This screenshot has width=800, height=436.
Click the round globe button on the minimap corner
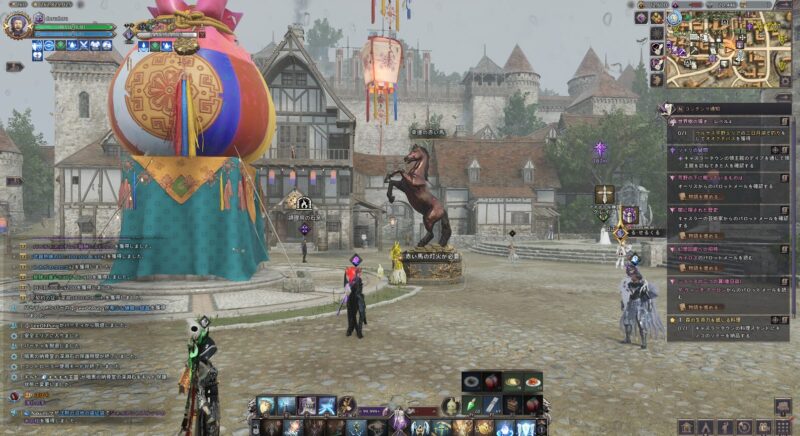672,17
